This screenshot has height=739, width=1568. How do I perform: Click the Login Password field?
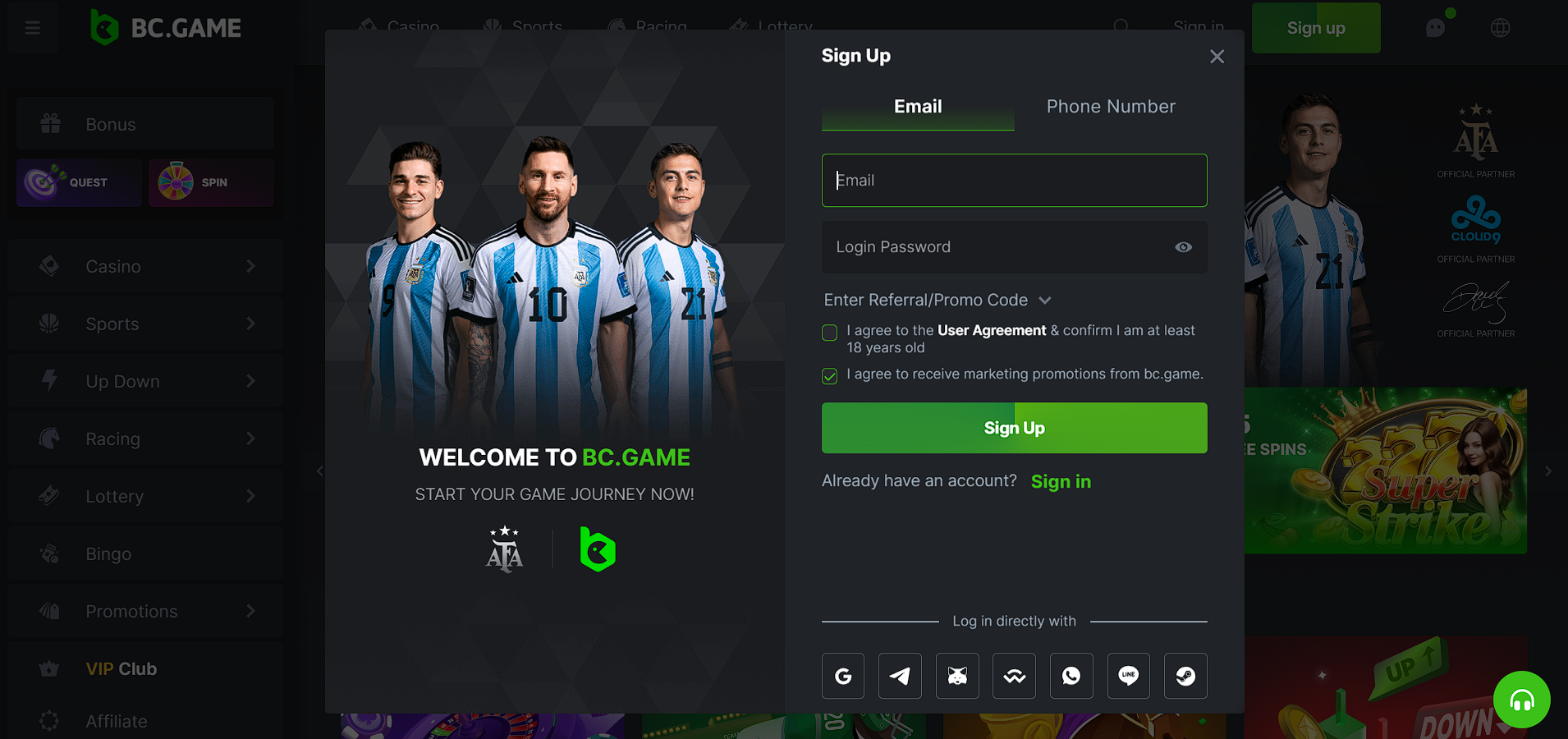coord(997,247)
